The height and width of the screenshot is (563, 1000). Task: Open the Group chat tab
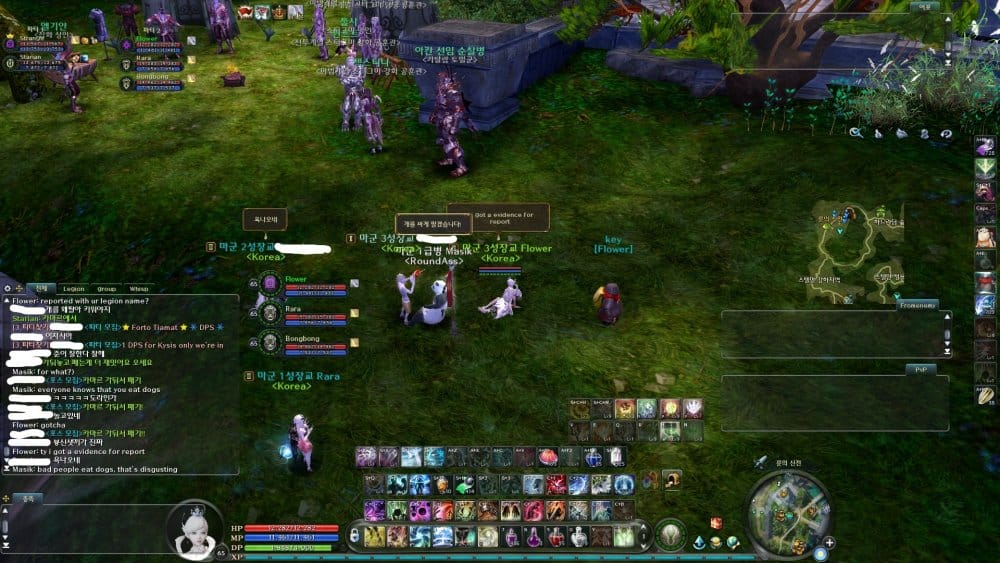(x=106, y=288)
